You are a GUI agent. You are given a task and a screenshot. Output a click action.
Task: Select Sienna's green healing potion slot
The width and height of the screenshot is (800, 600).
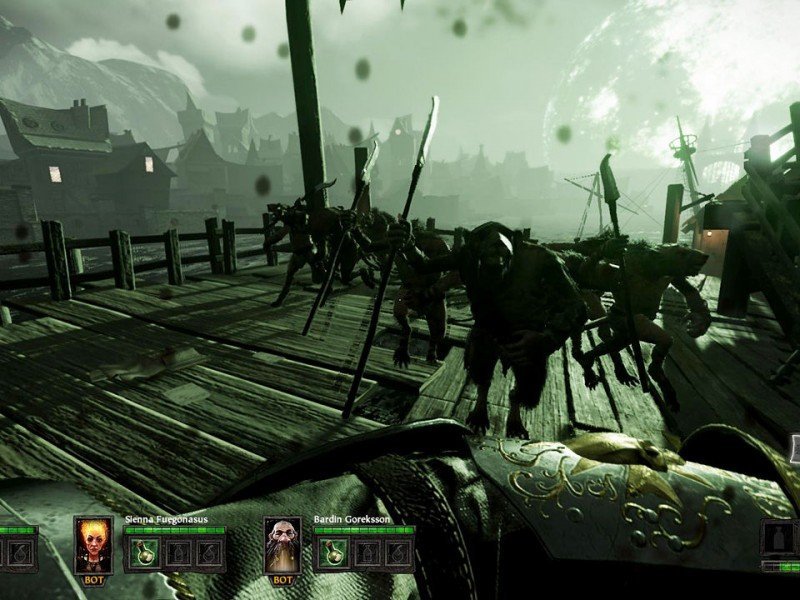coord(145,552)
